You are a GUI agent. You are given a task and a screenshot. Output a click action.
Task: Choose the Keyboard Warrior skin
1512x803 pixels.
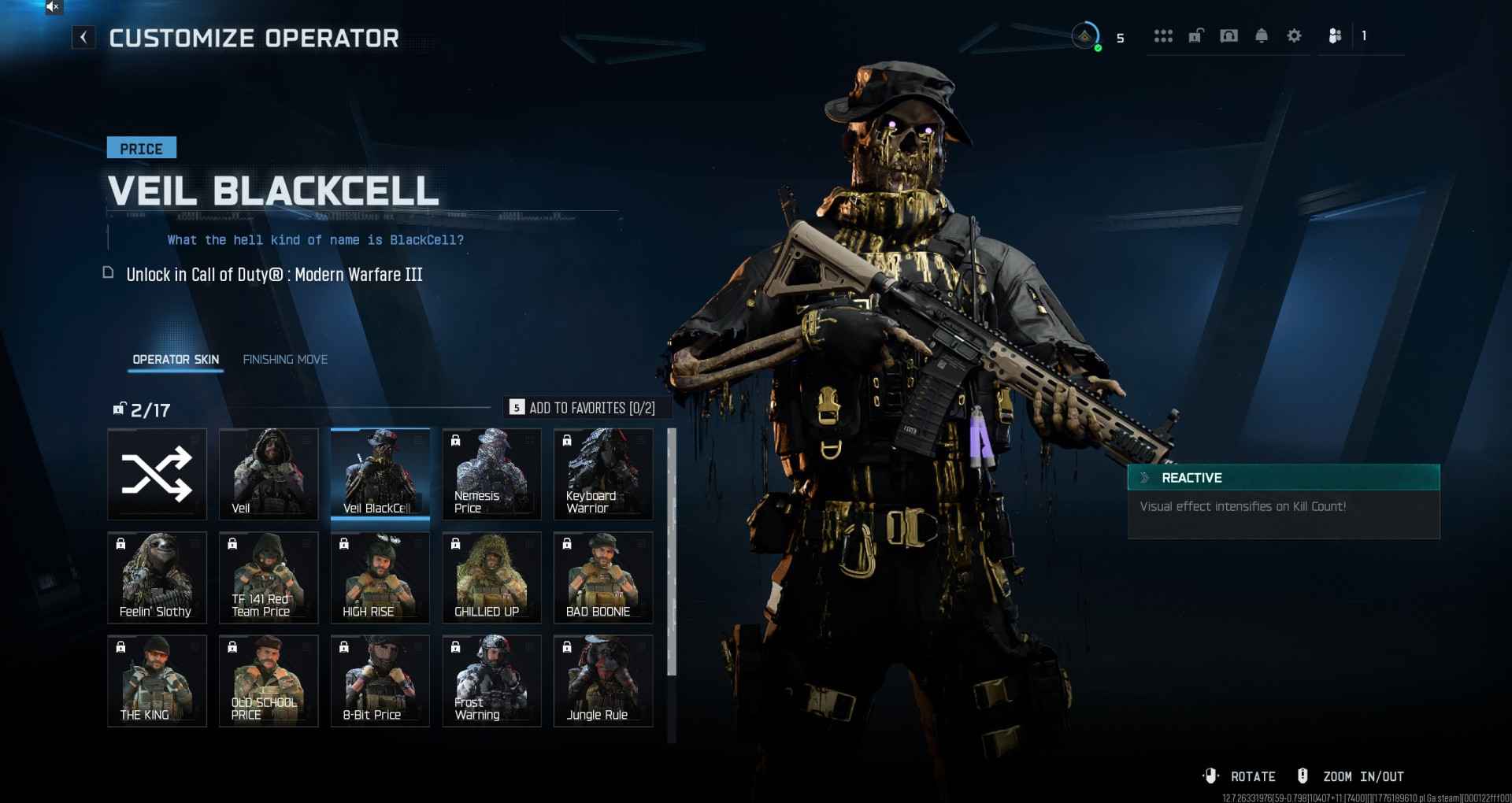coord(603,474)
